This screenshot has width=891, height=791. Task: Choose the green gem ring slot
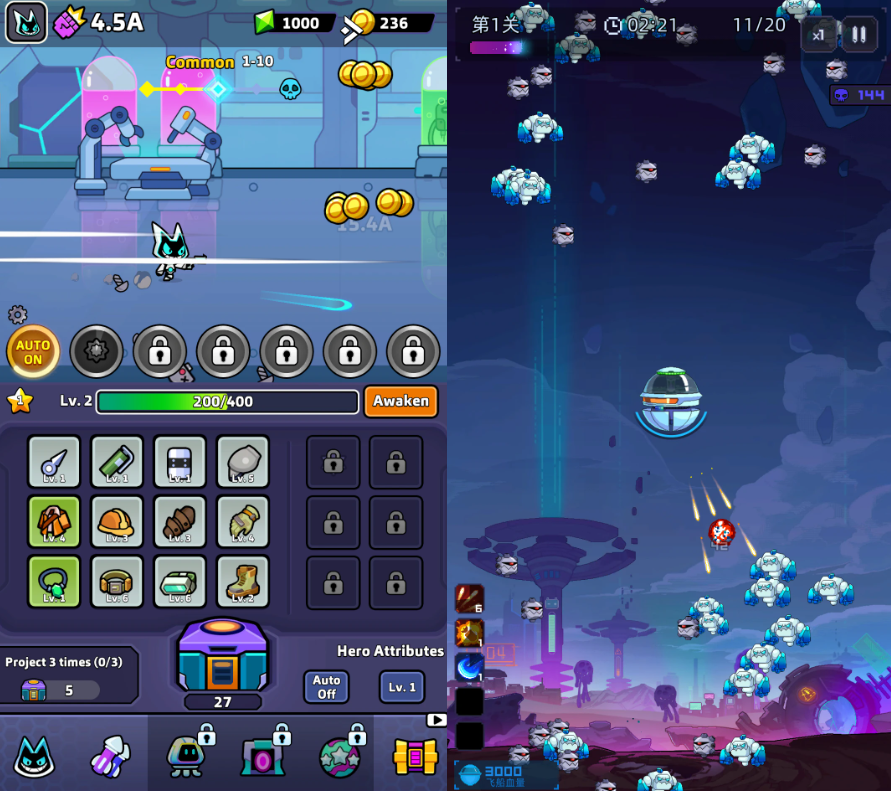54,582
